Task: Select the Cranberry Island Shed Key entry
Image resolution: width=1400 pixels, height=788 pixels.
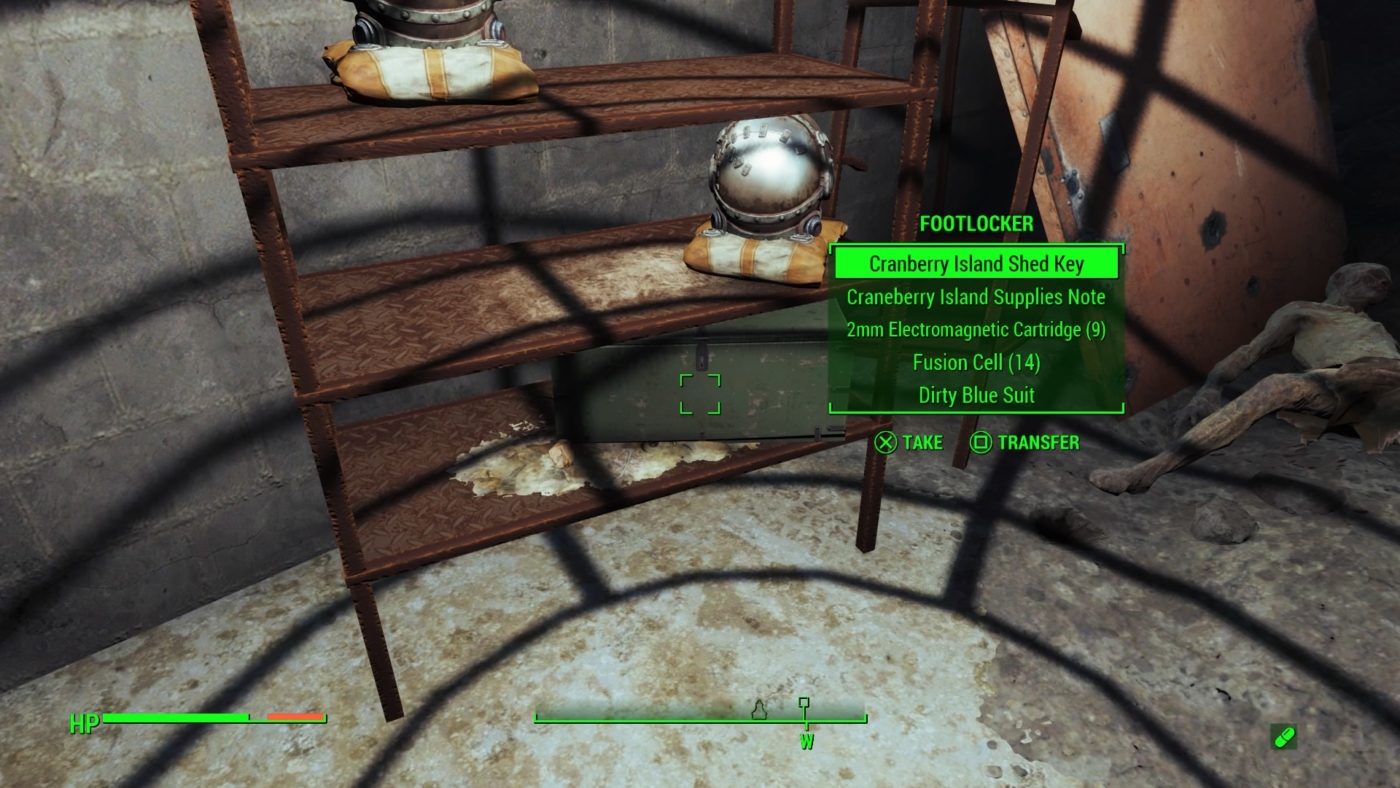Action: click(976, 263)
